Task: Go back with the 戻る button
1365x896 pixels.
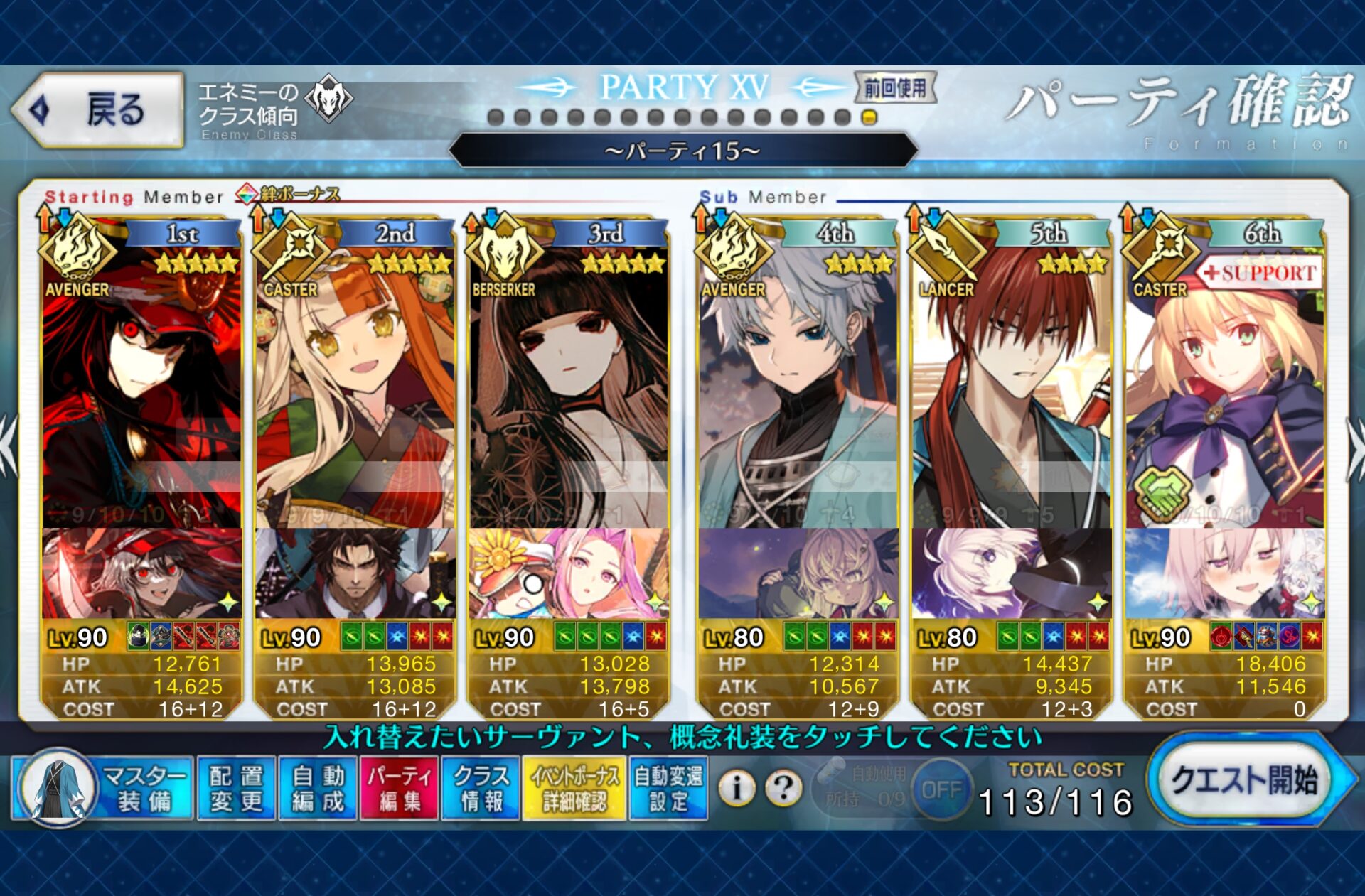Action: pos(98,110)
